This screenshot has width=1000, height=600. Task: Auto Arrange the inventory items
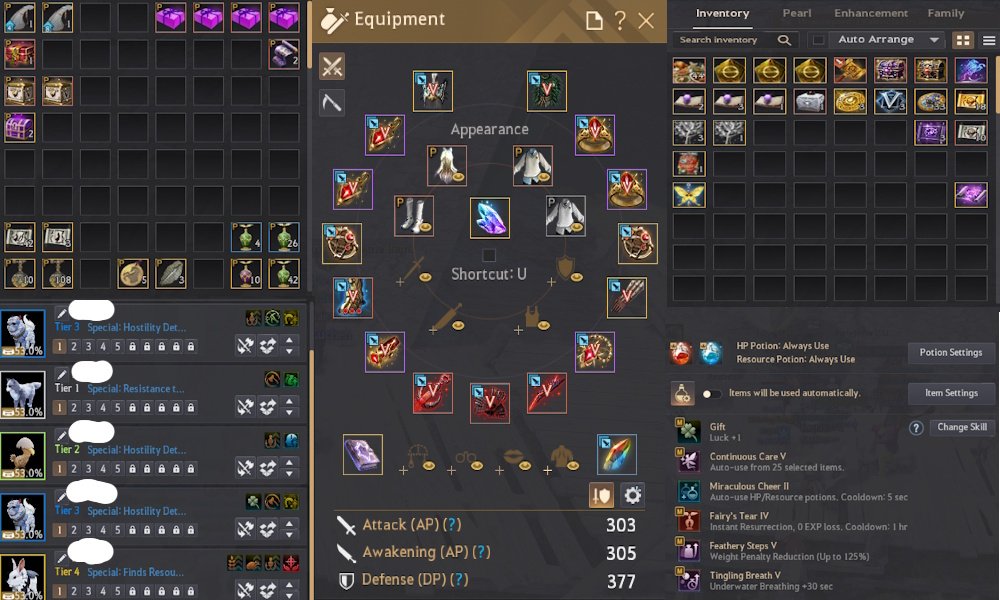click(876, 40)
